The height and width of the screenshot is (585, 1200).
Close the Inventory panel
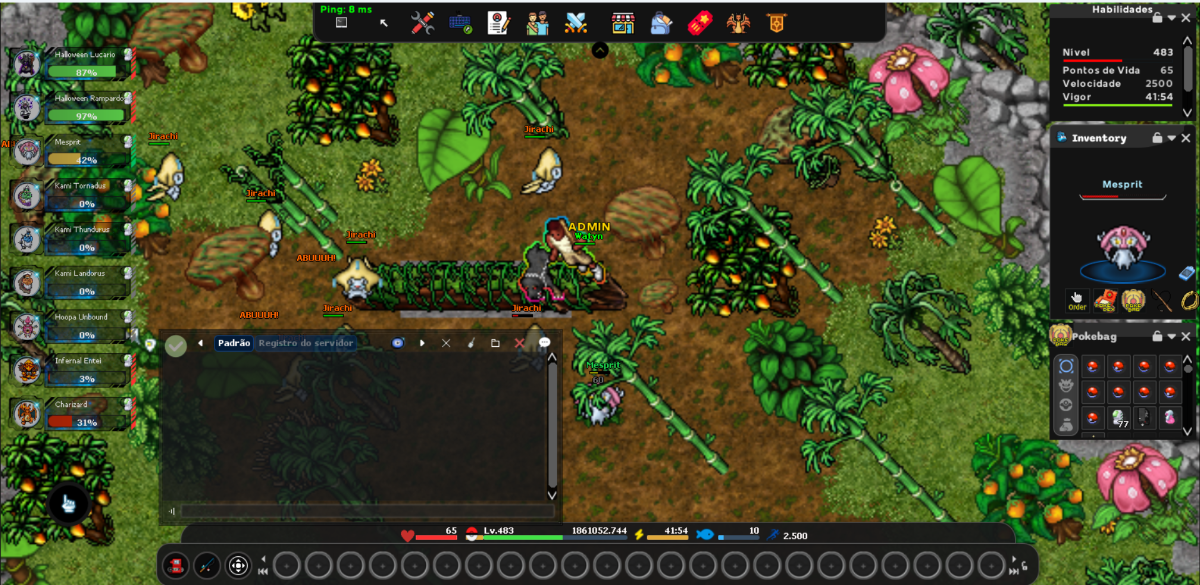coord(1187,138)
